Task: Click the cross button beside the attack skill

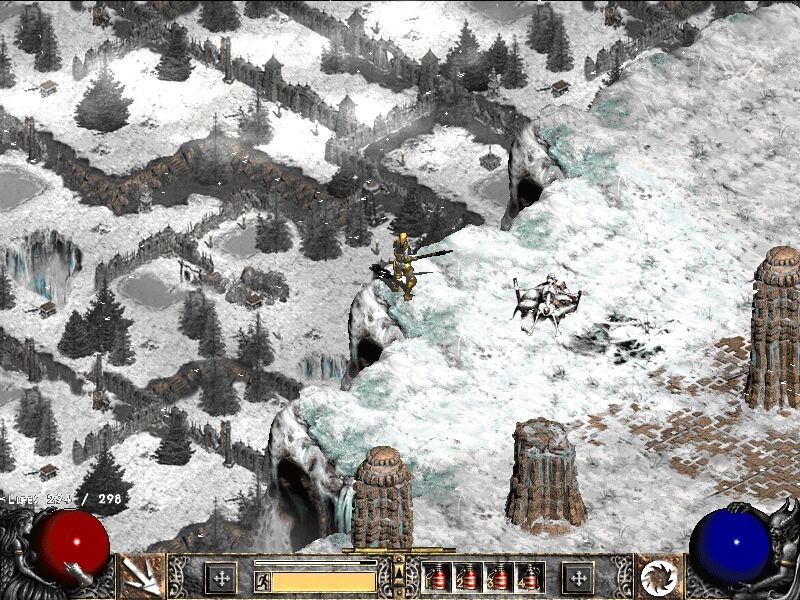Action: (x=220, y=577)
